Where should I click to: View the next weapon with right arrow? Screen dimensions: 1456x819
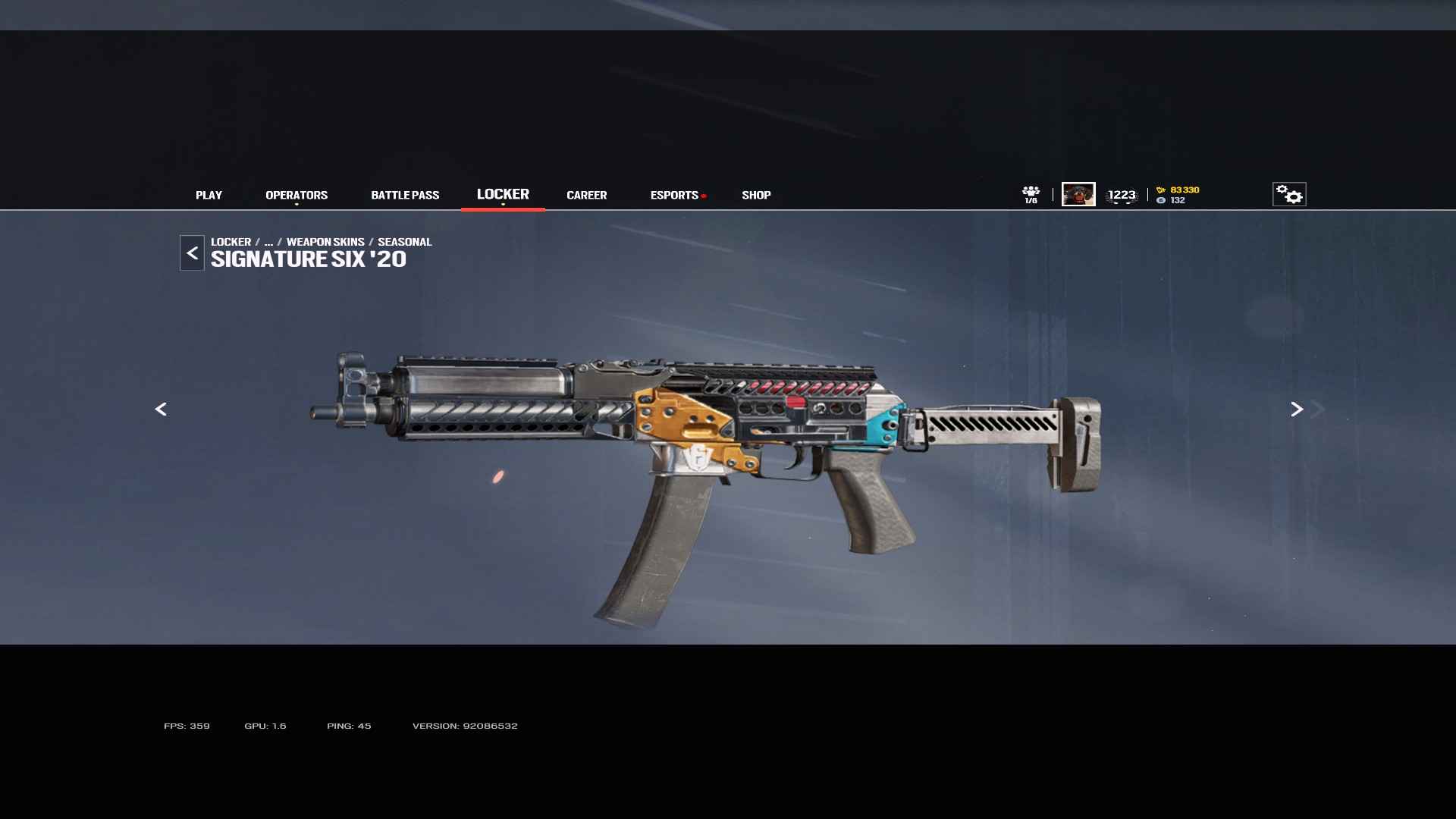click(x=1297, y=409)
